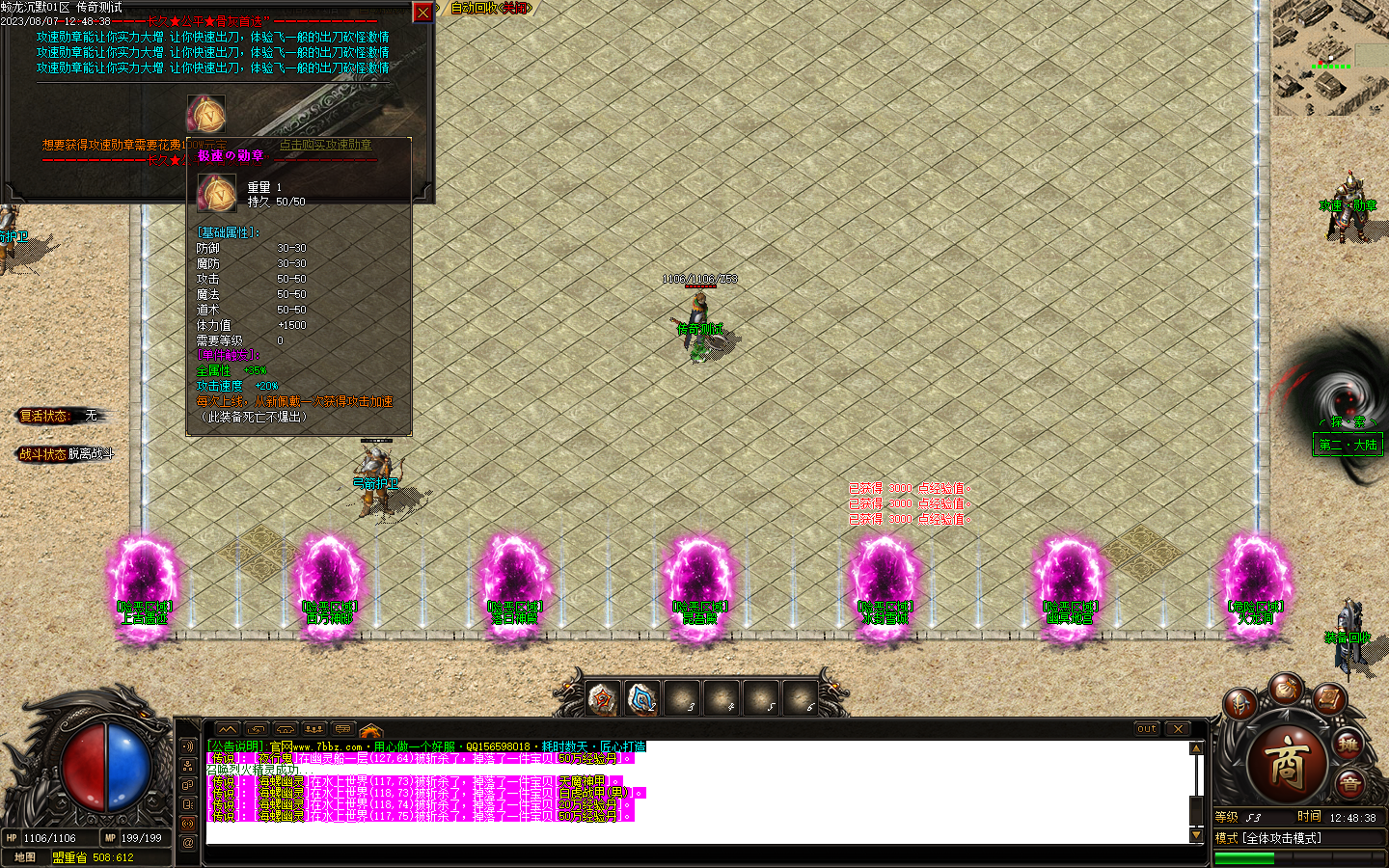This screenshot has width=1389, height=868.
Task: Click the 极速の勋章 item thumbnail in the tooltip
Action: [x=216, y=193]
